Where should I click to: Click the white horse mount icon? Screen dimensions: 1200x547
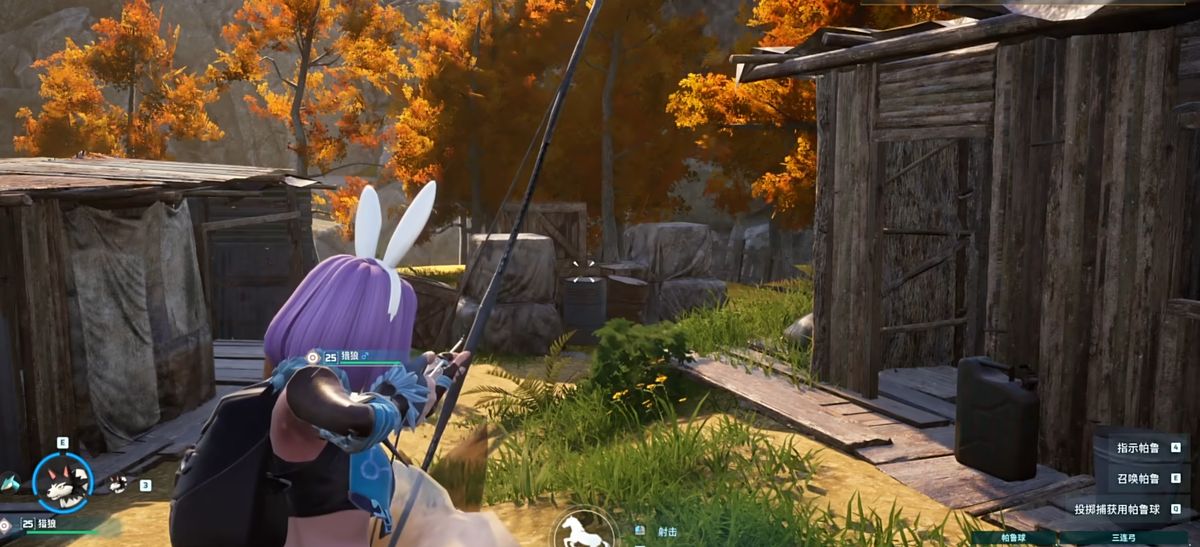tap(584, 530)
